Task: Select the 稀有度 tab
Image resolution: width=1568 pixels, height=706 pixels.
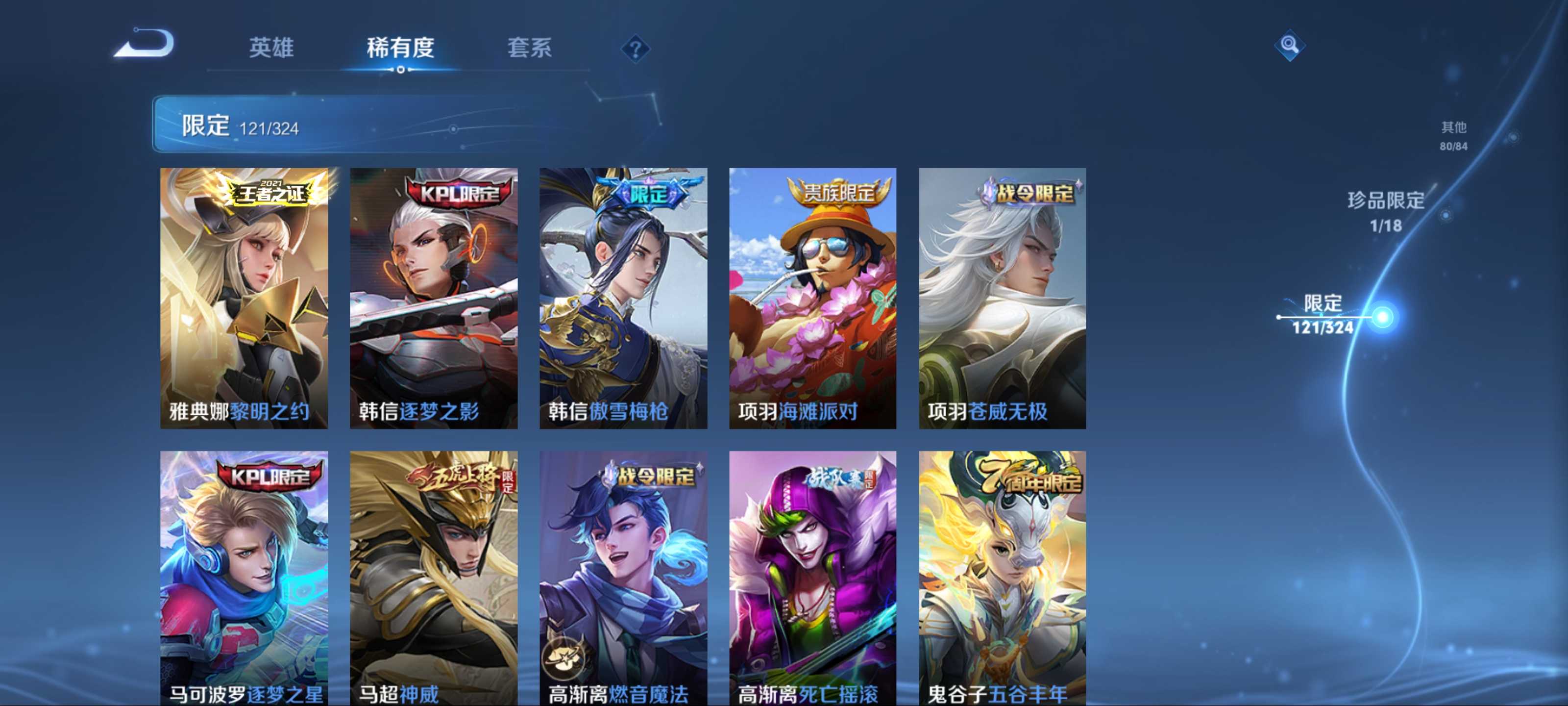Action: click(x=400, y=48)
